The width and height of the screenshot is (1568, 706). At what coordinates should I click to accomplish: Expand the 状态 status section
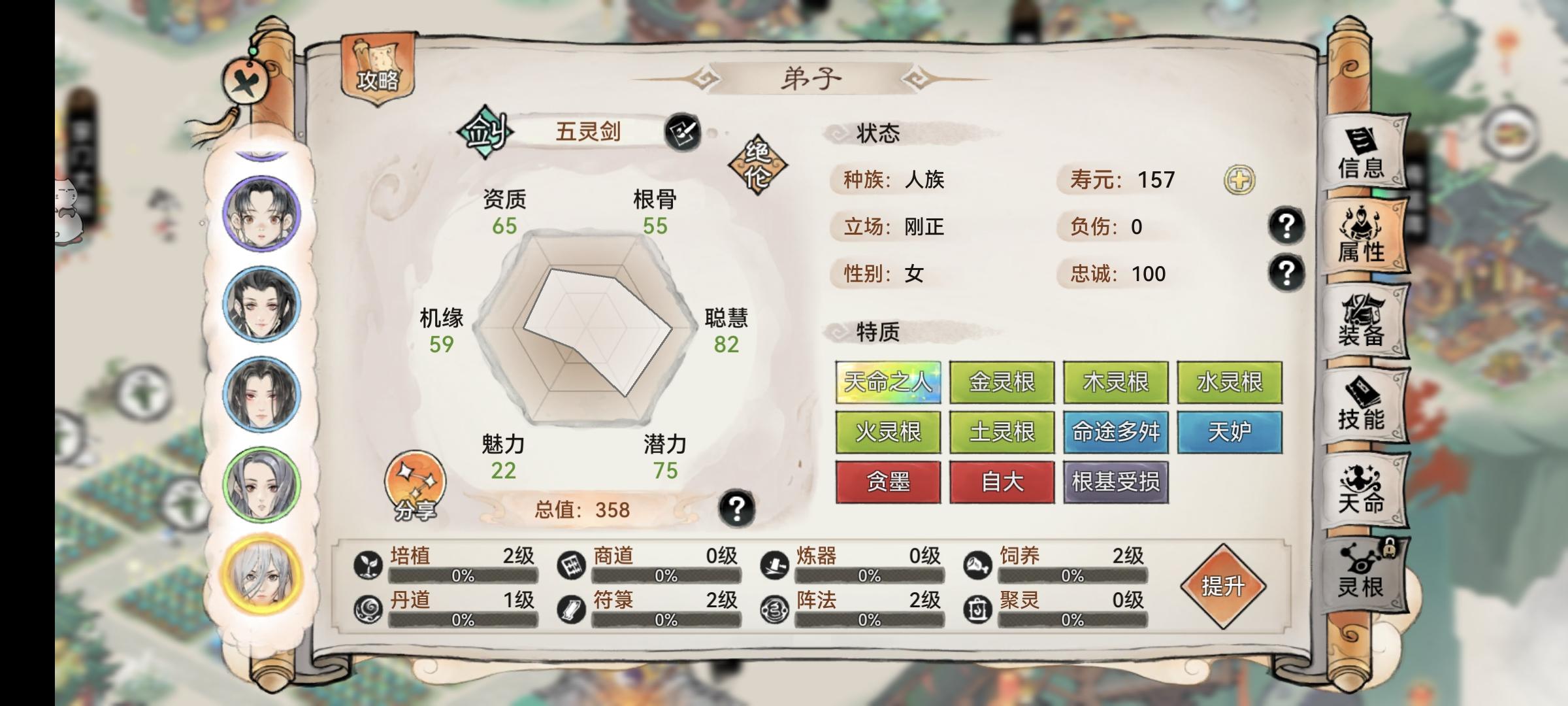click(x=878, y=134)
